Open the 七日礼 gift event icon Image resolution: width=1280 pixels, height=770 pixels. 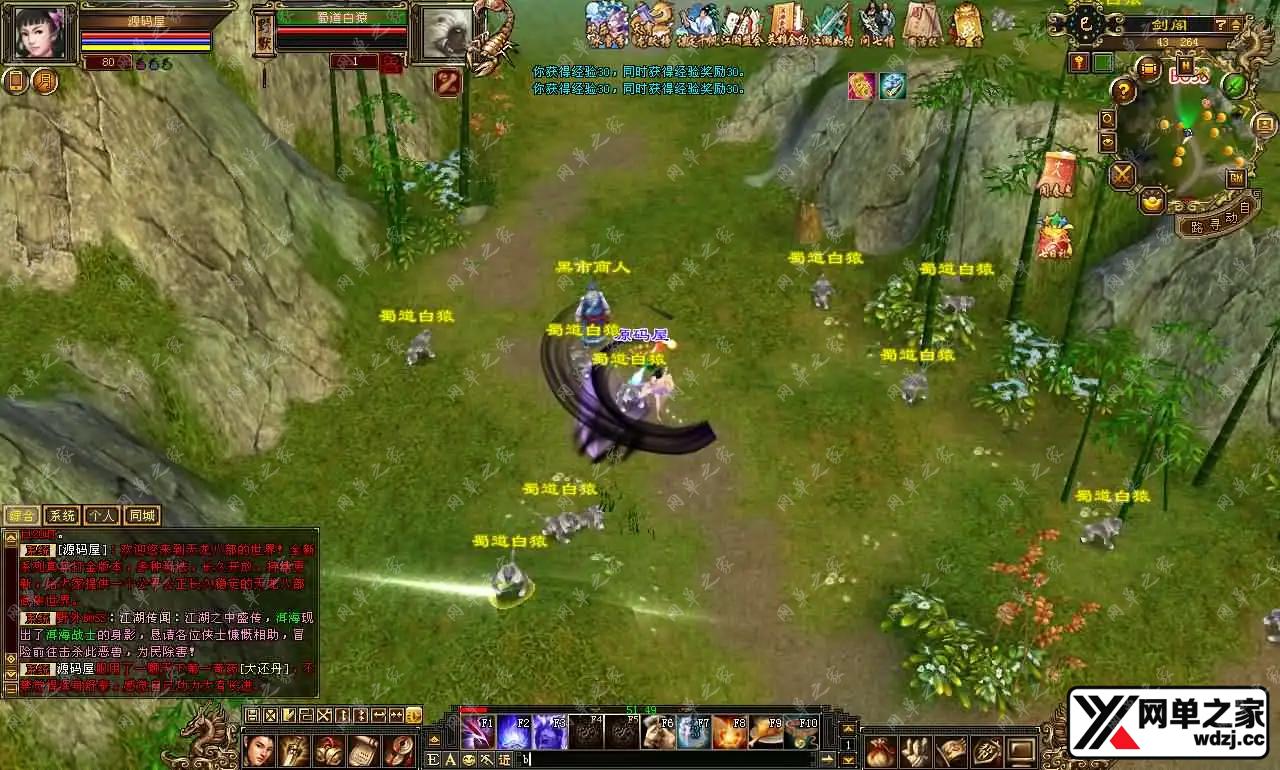1054,238
